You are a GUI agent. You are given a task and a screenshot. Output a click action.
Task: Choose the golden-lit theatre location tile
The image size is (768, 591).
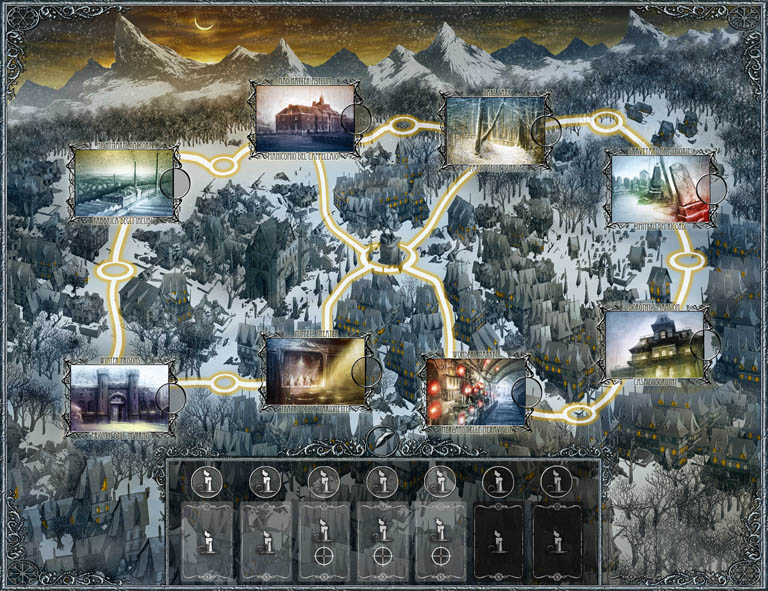[x=312, y=372]
